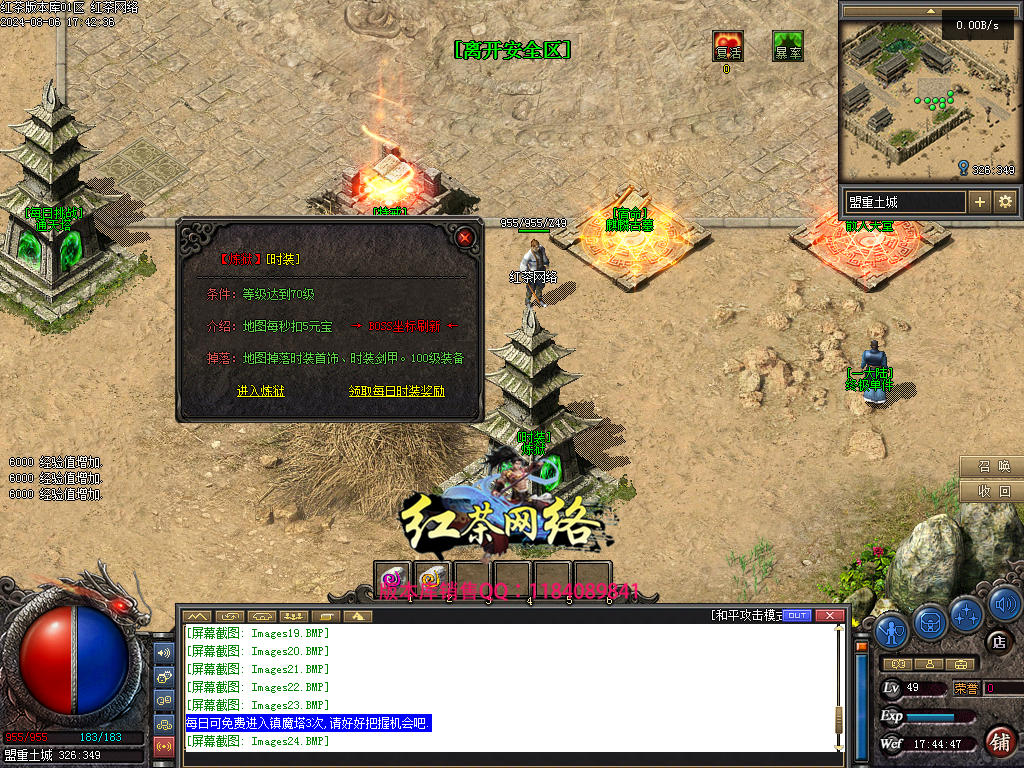Open the character equipment warrior icon
The width and height of the screenshot is (1024, 768).
892,630
